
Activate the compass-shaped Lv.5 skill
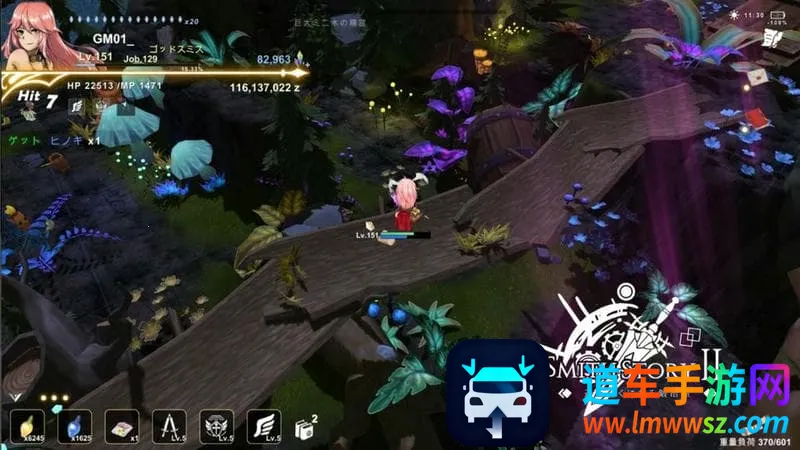[x=169, y=427]
